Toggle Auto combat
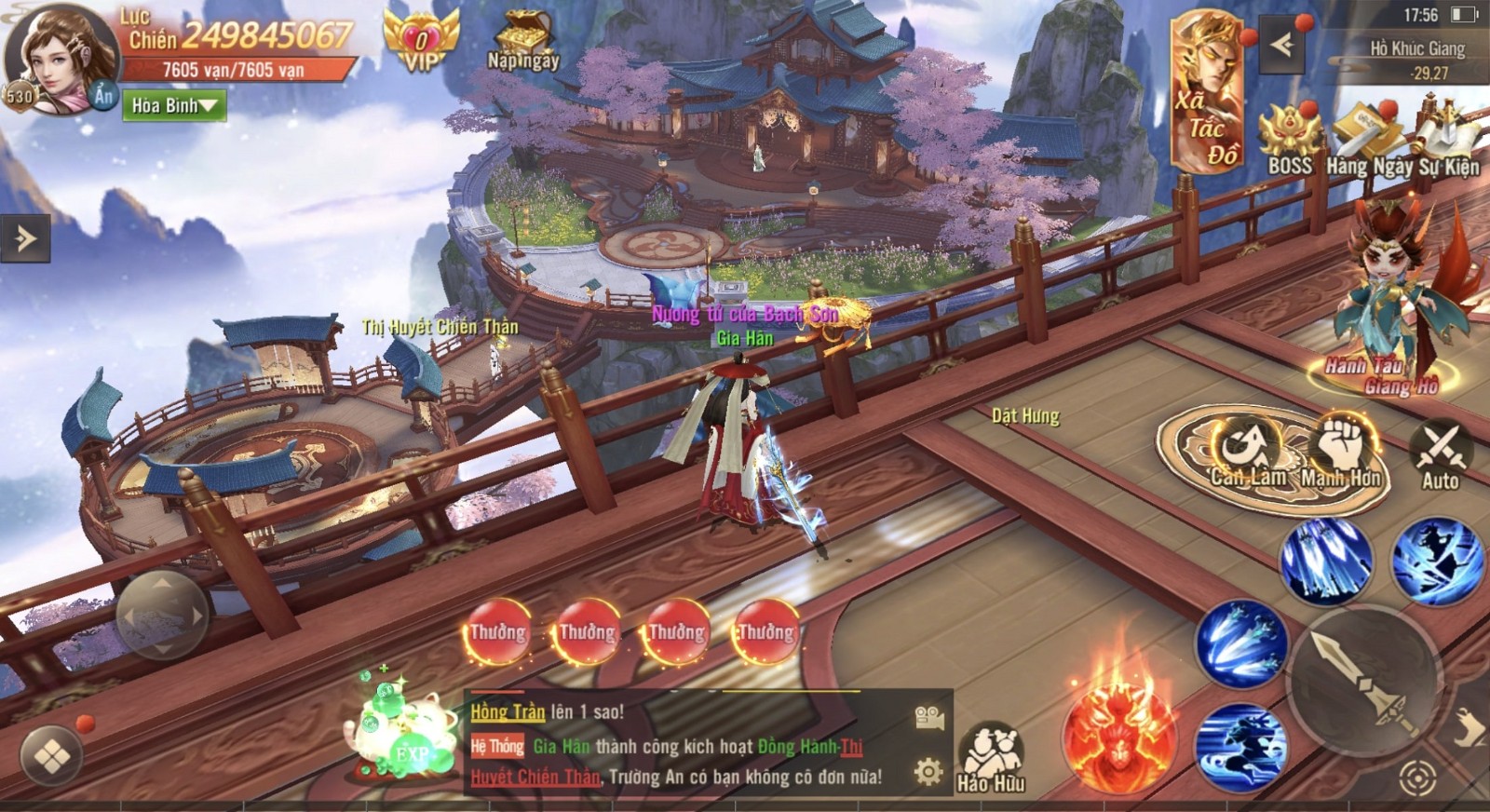Screen dimensions: 1490x812 pos(1440,454)
